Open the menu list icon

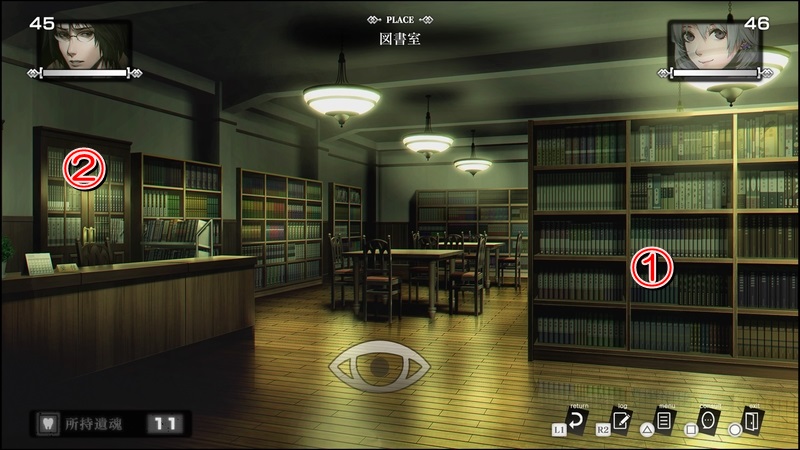click(x=662, y=421)
